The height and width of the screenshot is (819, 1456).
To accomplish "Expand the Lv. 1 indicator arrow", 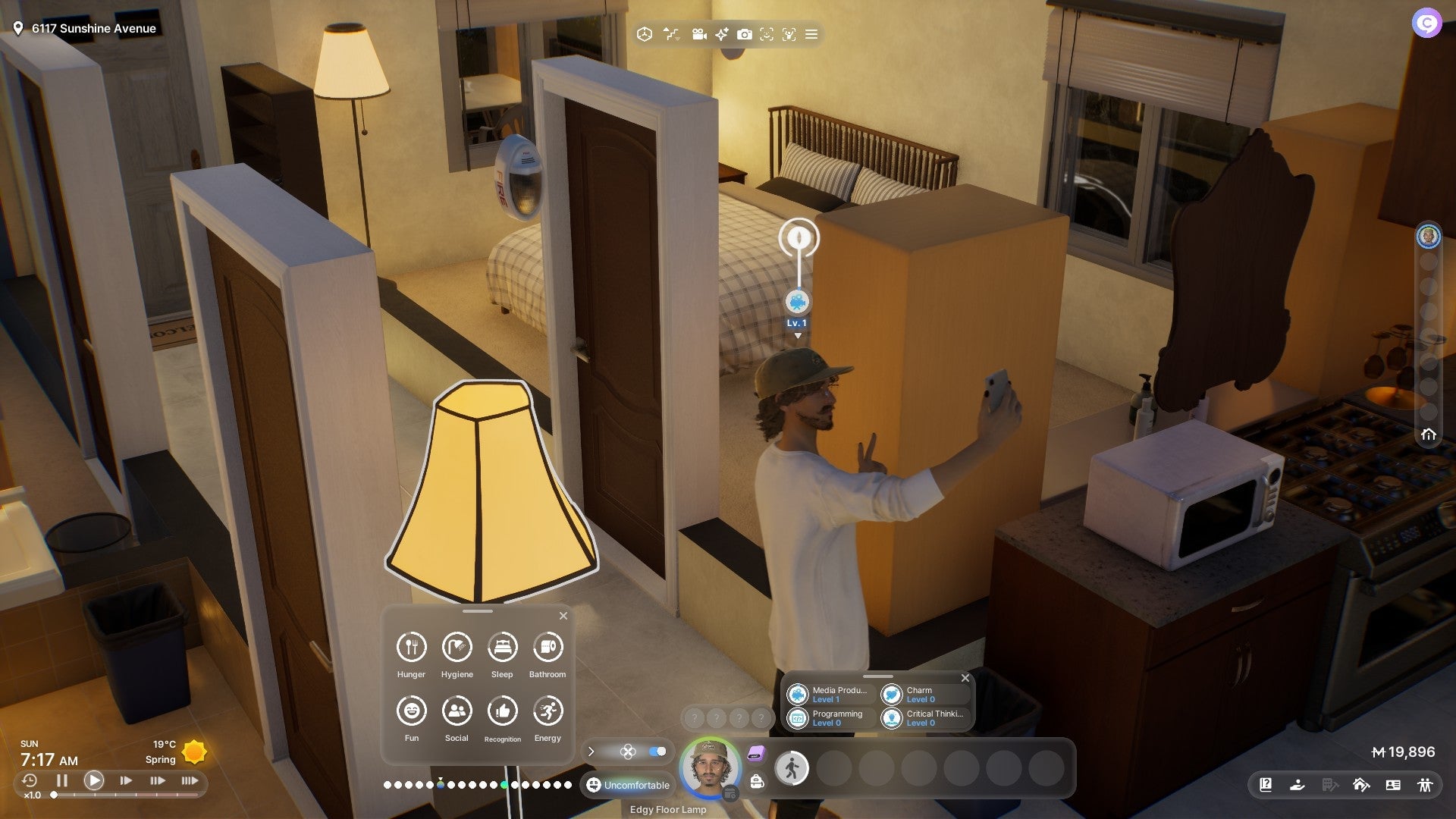I will click(798, 334).
